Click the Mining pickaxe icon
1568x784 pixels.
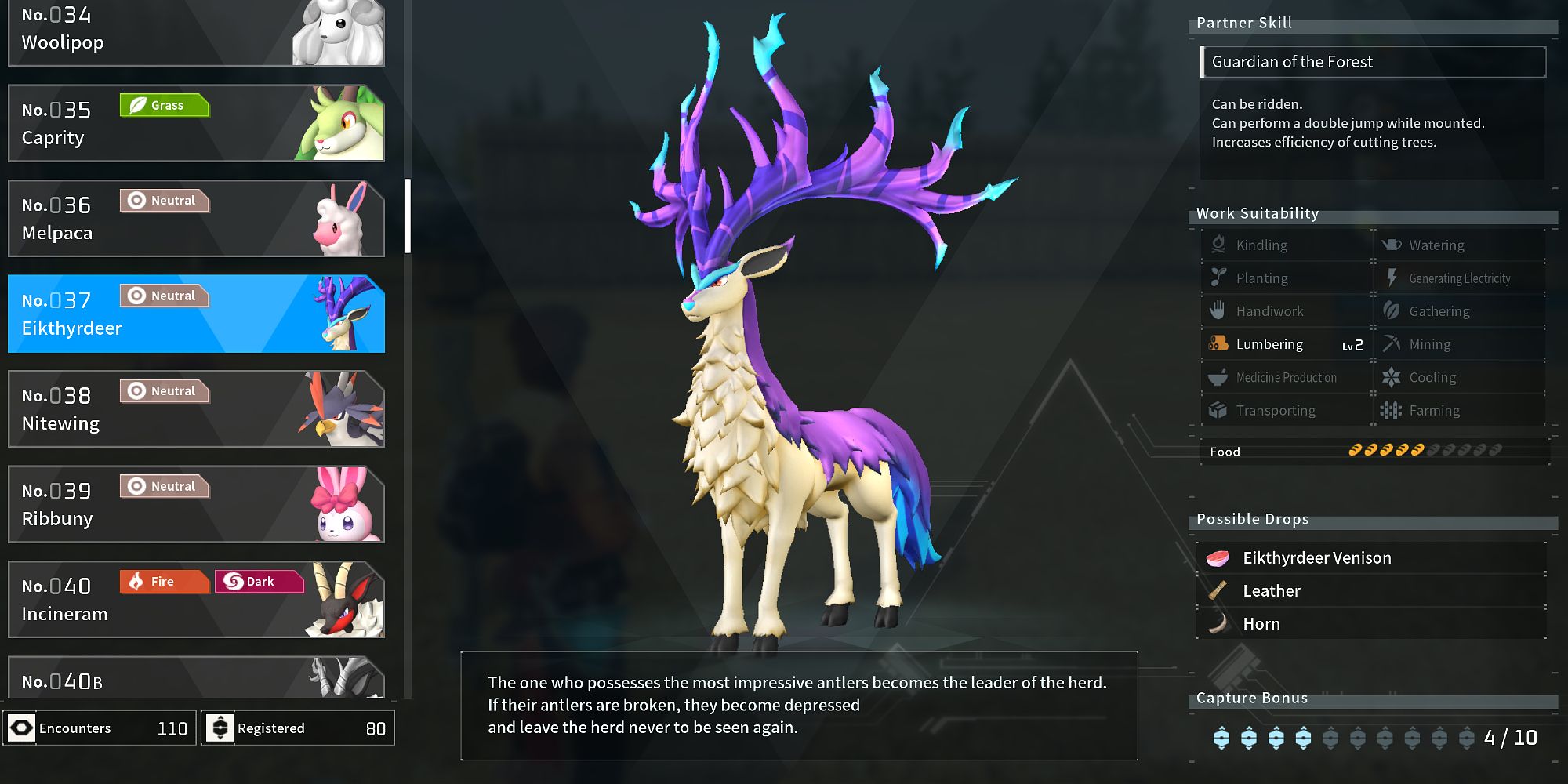pyautogui.click(x=1393, y=344)
